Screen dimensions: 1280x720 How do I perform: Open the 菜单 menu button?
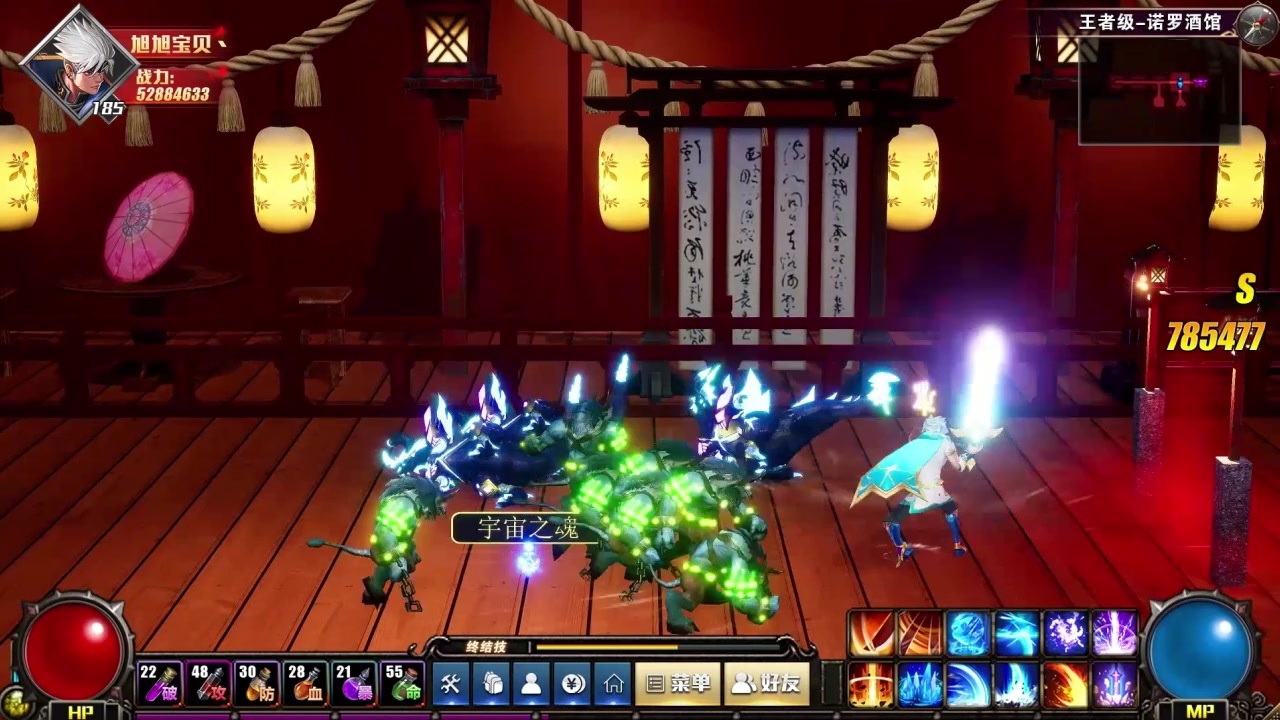tap(677, 684)
